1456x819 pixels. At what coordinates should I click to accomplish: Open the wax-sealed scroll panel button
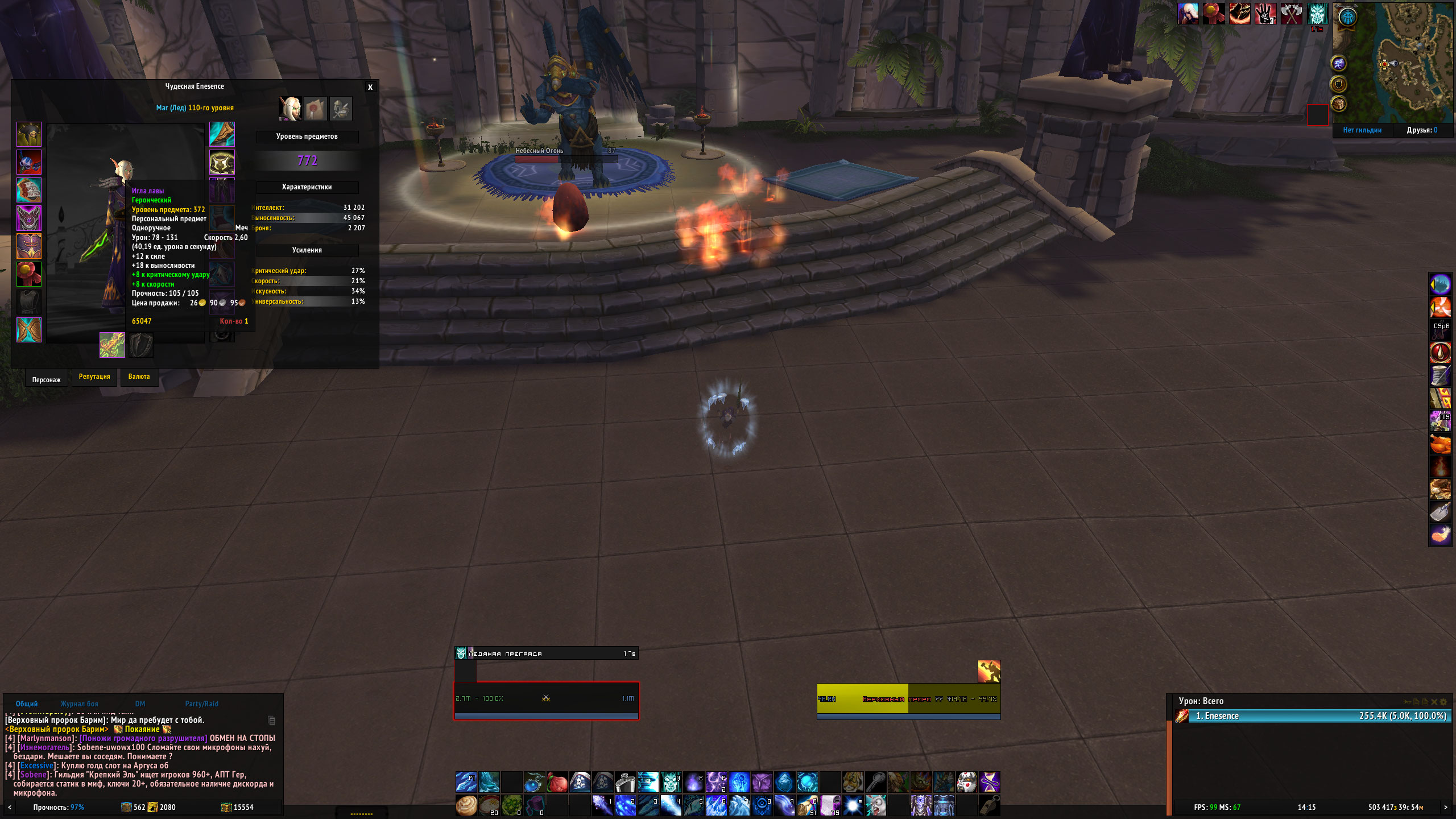(316, 109)
